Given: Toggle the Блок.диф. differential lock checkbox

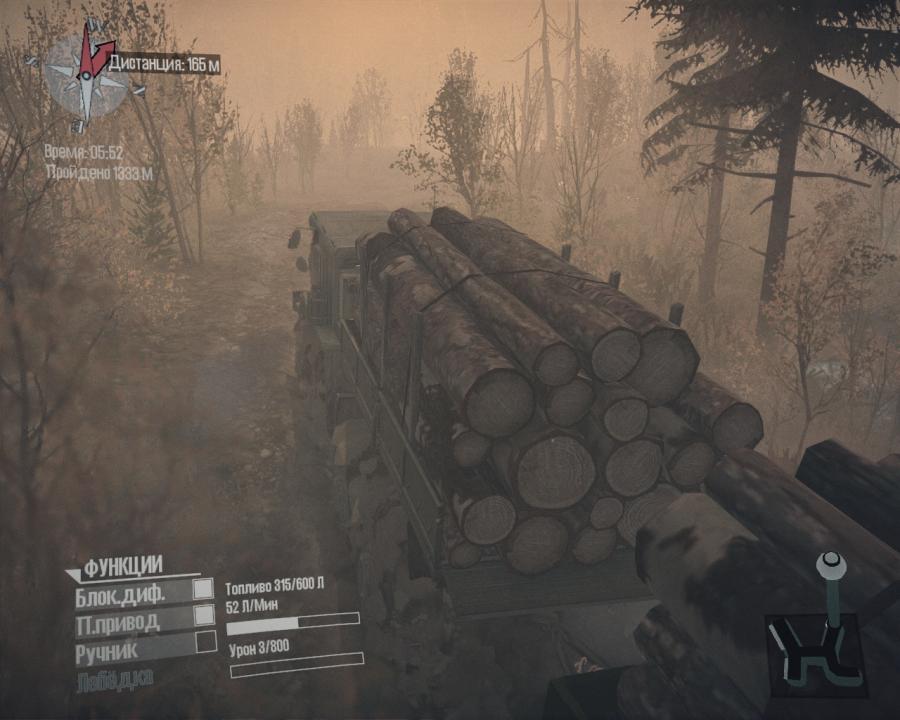Looking at the screenshot, I should 203,590.
